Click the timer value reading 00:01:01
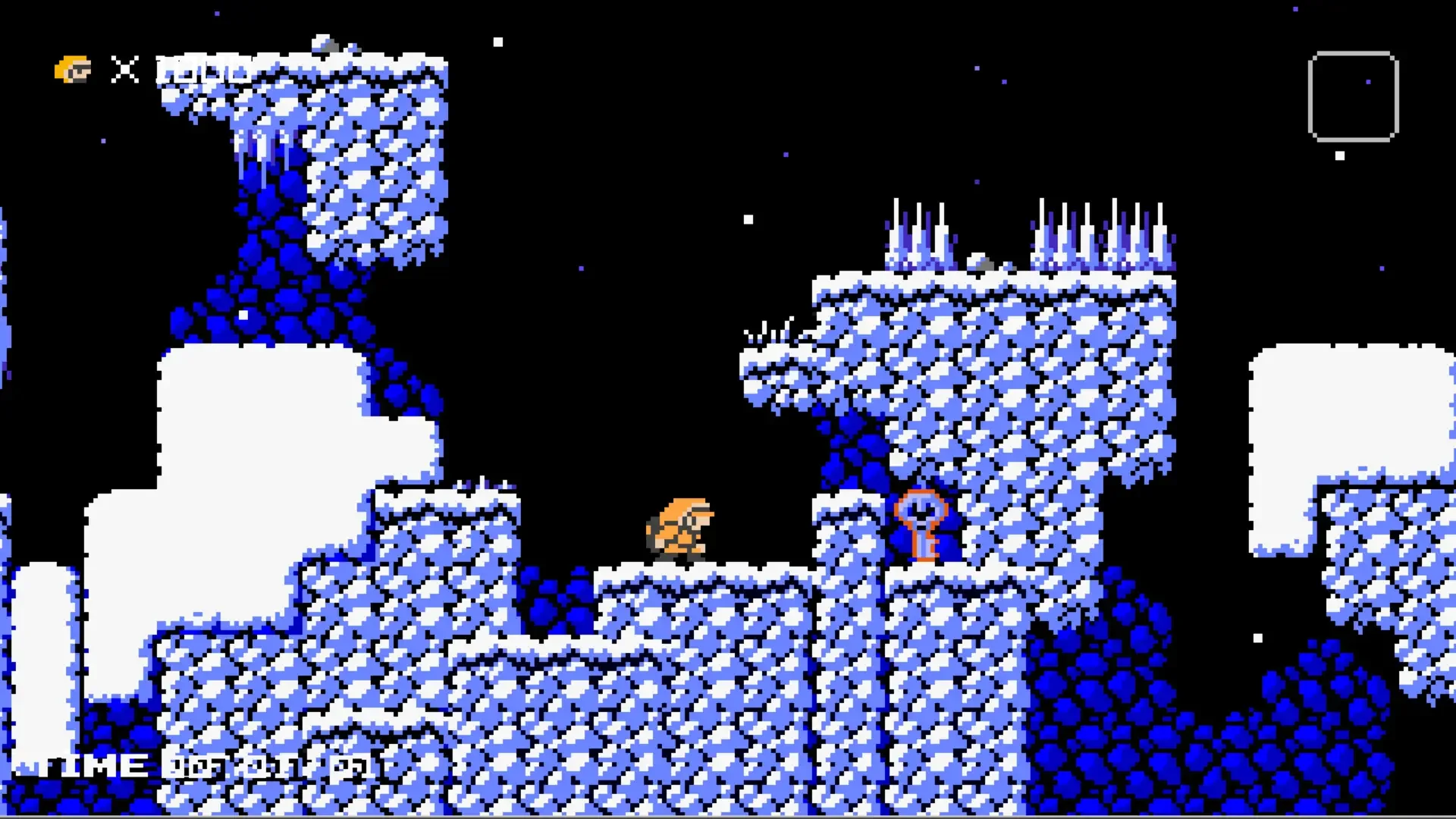The width and height of the screenshot is (1456, 819). tap(265, 766)
